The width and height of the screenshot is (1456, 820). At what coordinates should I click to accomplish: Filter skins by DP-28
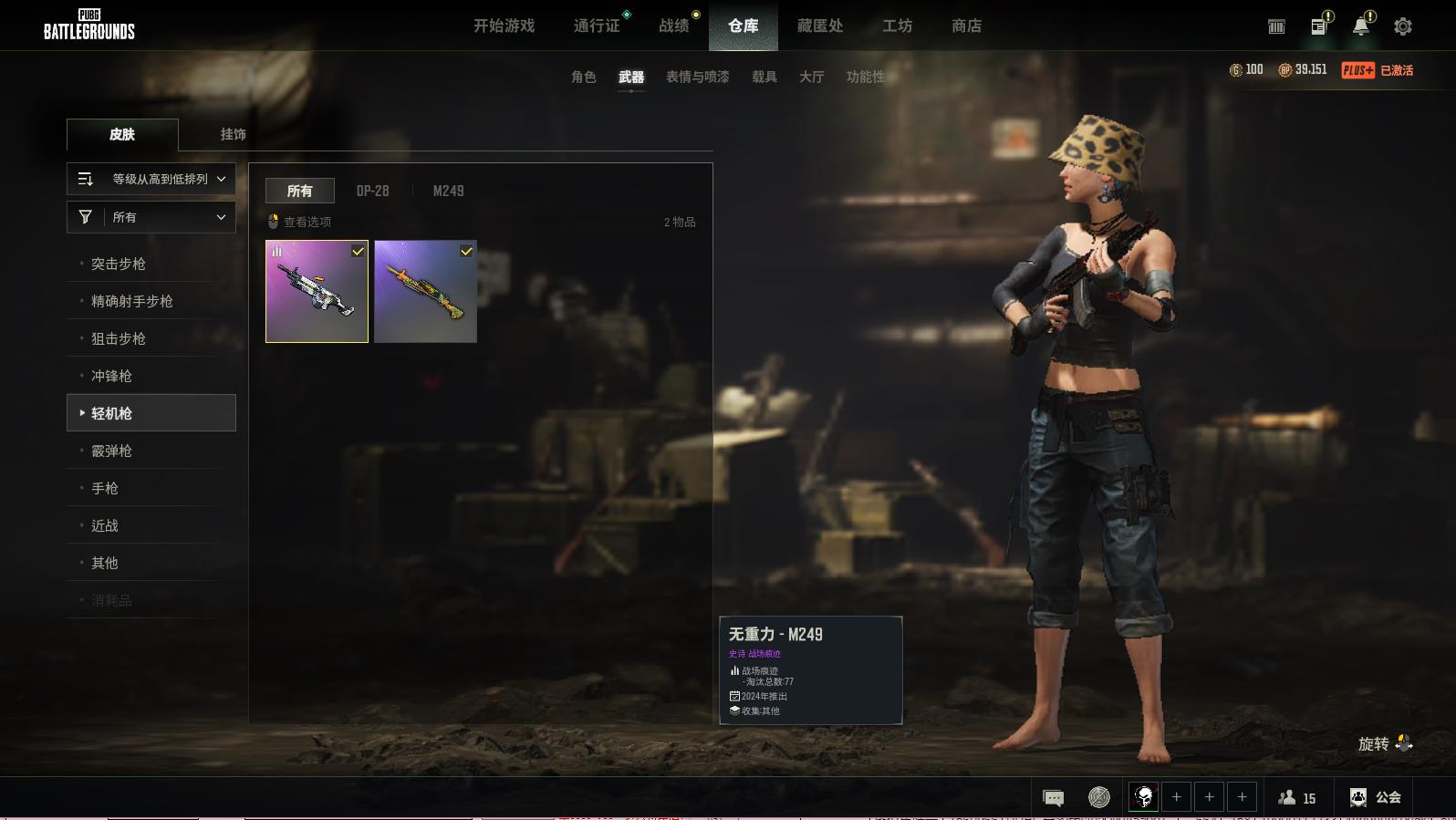point(372,191)
